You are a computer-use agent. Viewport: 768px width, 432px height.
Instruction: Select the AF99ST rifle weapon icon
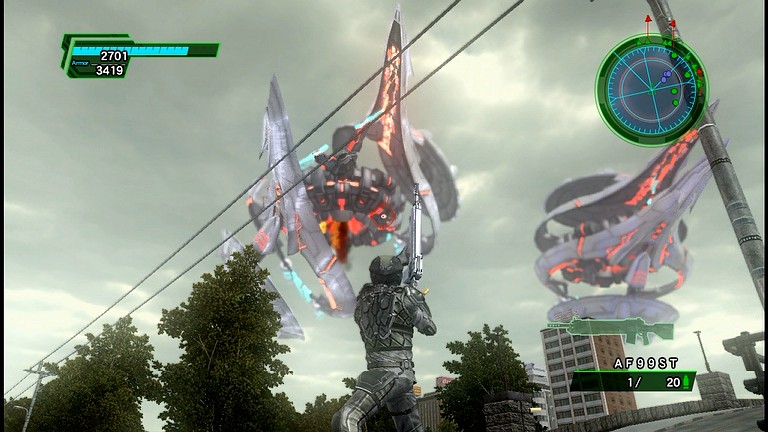click(x=609, y=329)
